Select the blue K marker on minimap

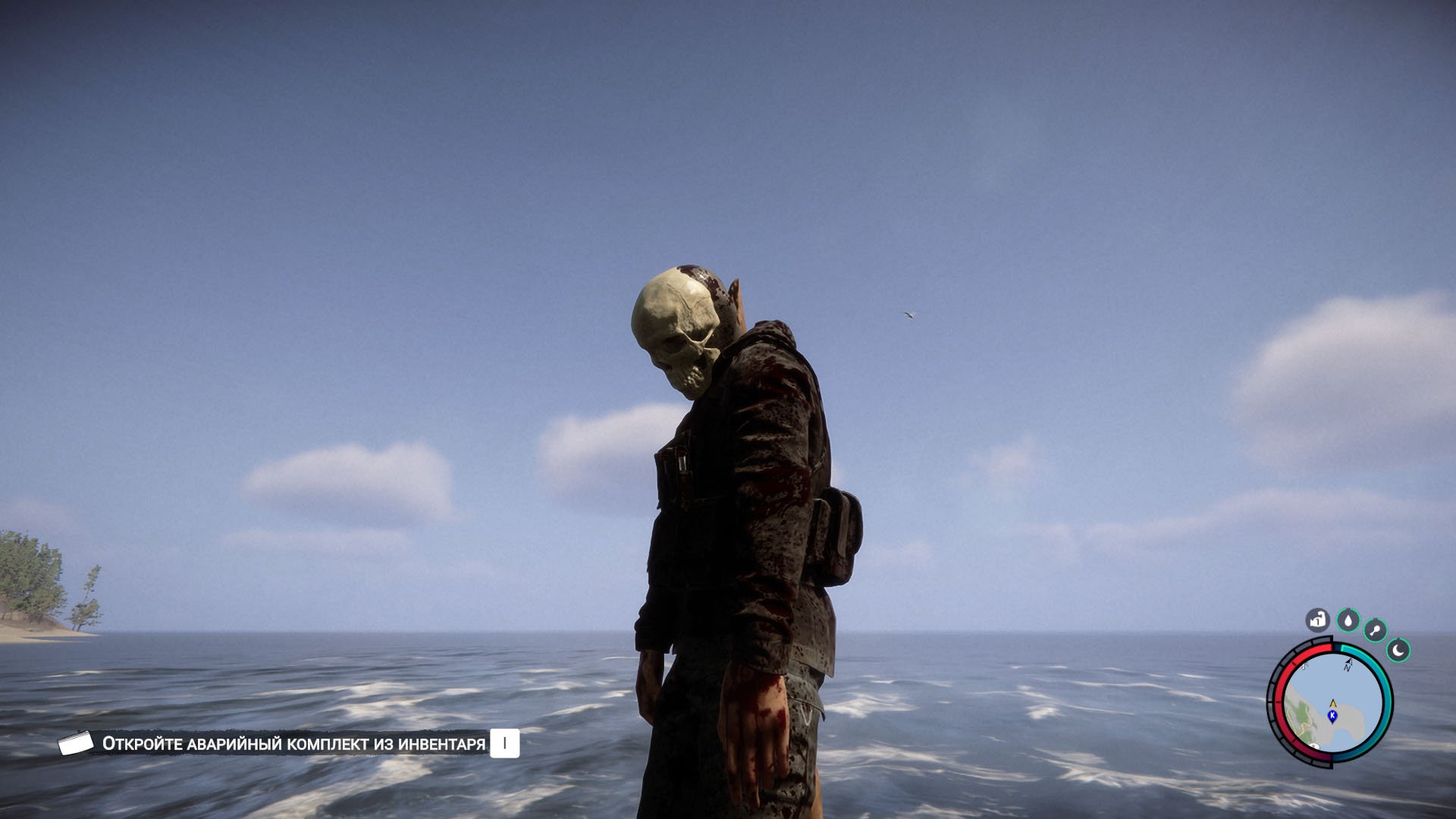1332,715
